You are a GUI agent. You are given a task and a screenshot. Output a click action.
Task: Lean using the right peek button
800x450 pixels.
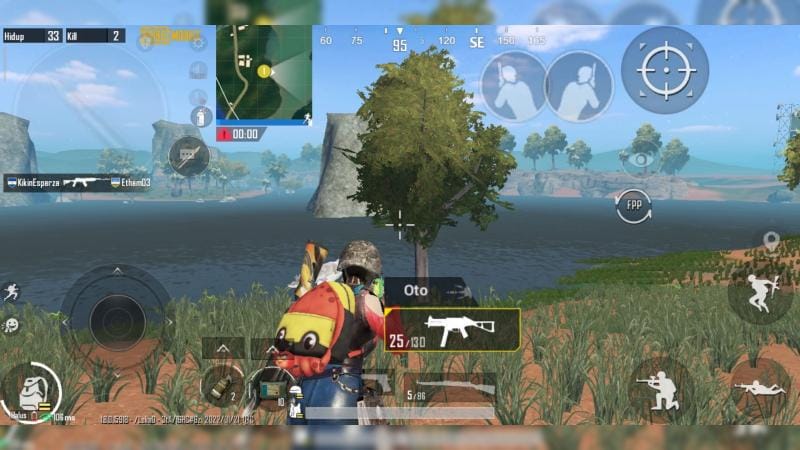[579, 87]
